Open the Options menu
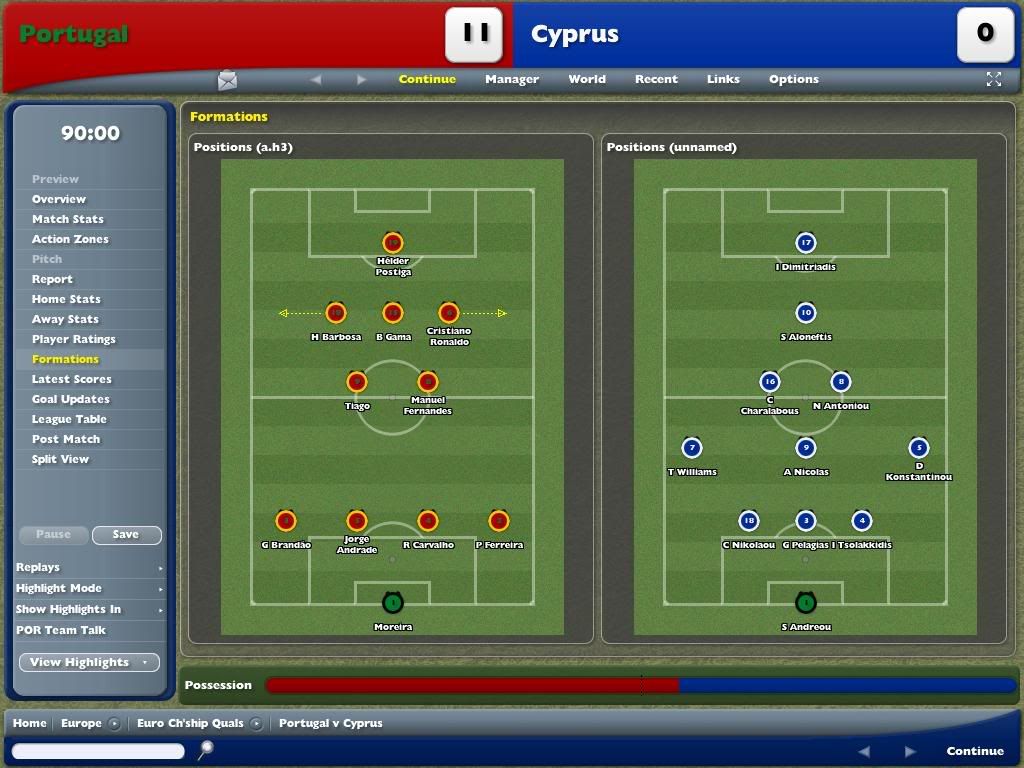1024x768 pixels. coord(793,79)
